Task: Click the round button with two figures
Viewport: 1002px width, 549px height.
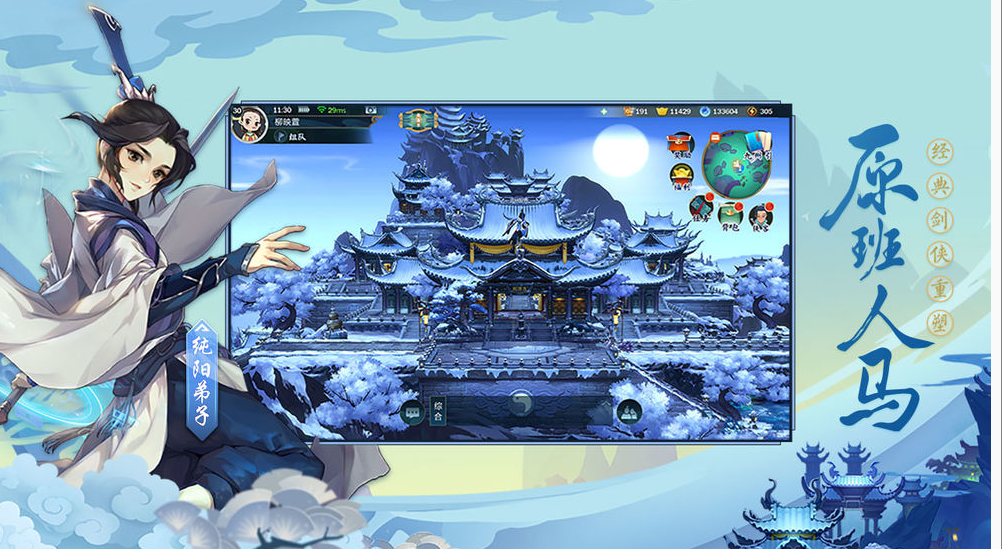Action: tap(628, 410)
